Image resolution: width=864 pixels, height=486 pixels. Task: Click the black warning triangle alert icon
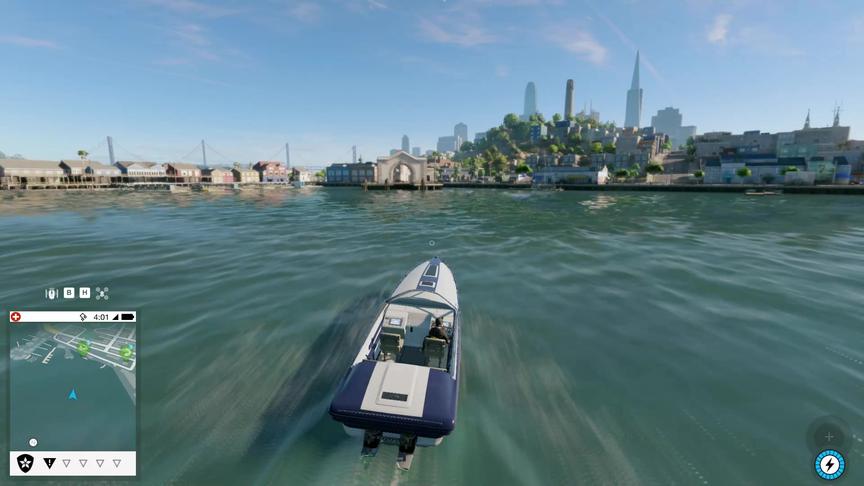click(49, 463)
